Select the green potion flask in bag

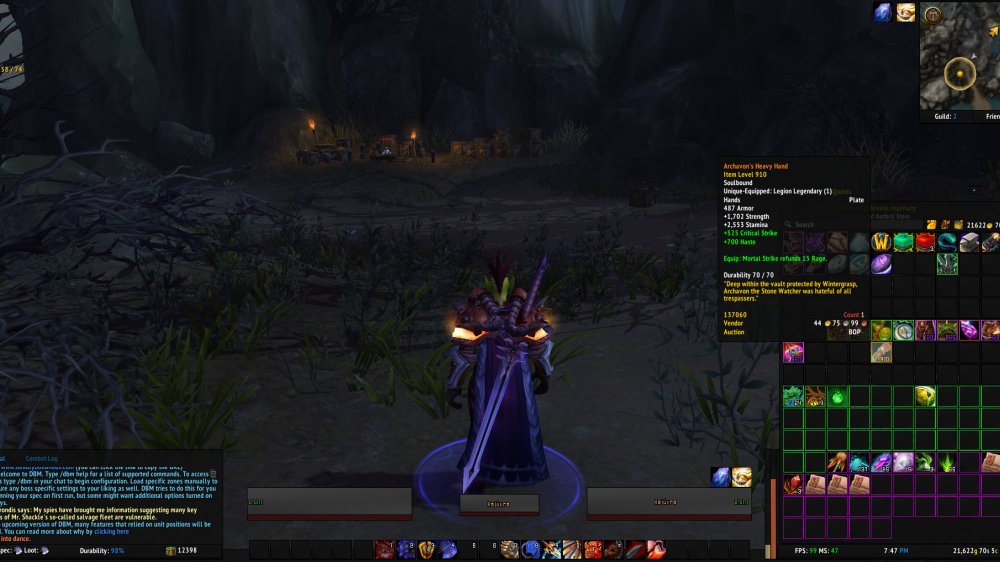click(838, 396)
